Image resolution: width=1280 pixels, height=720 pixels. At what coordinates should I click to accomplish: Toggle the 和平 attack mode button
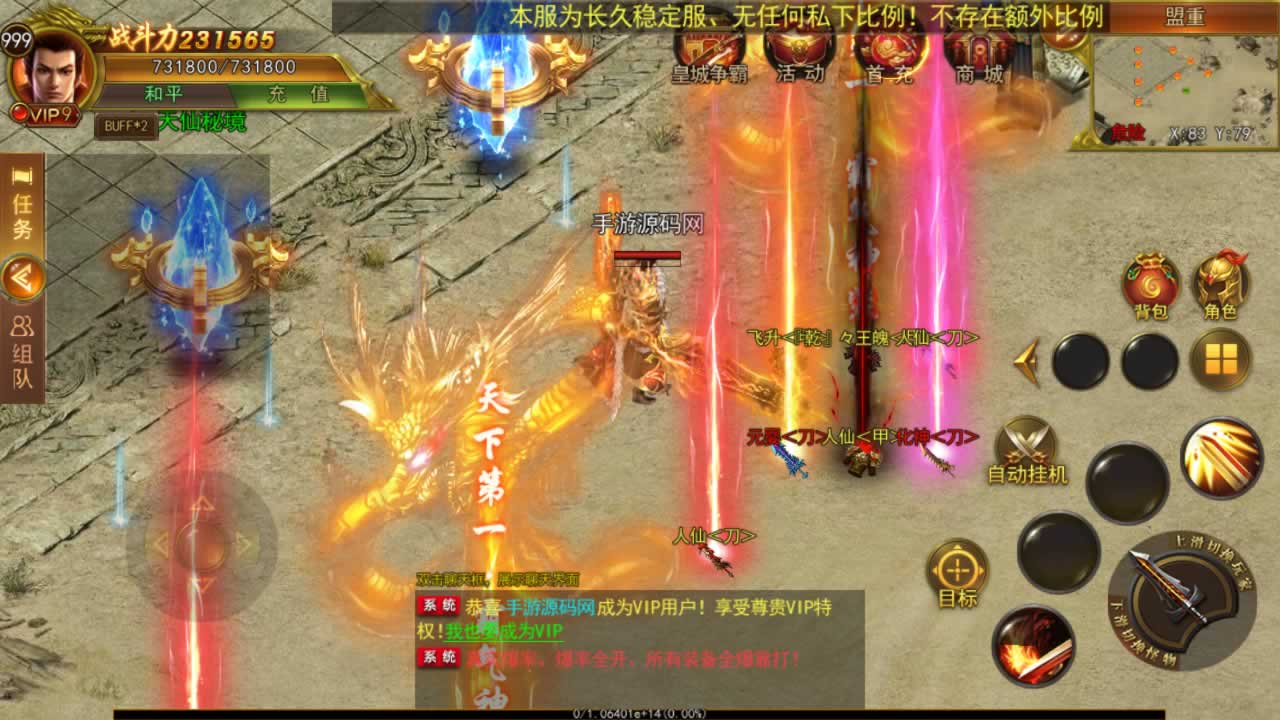point(163,95)
